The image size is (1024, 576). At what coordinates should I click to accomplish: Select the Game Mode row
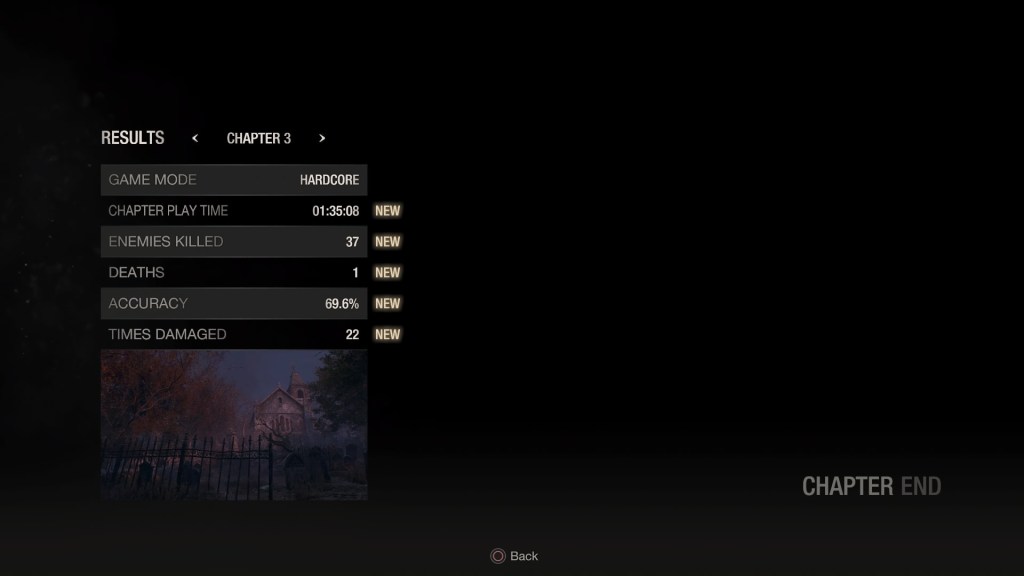pos(234,180)
